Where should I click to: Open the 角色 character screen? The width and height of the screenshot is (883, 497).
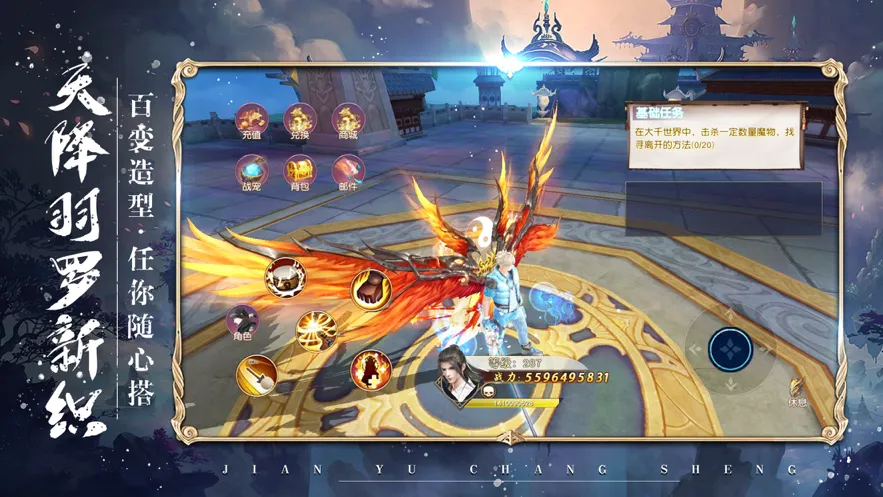242,323
